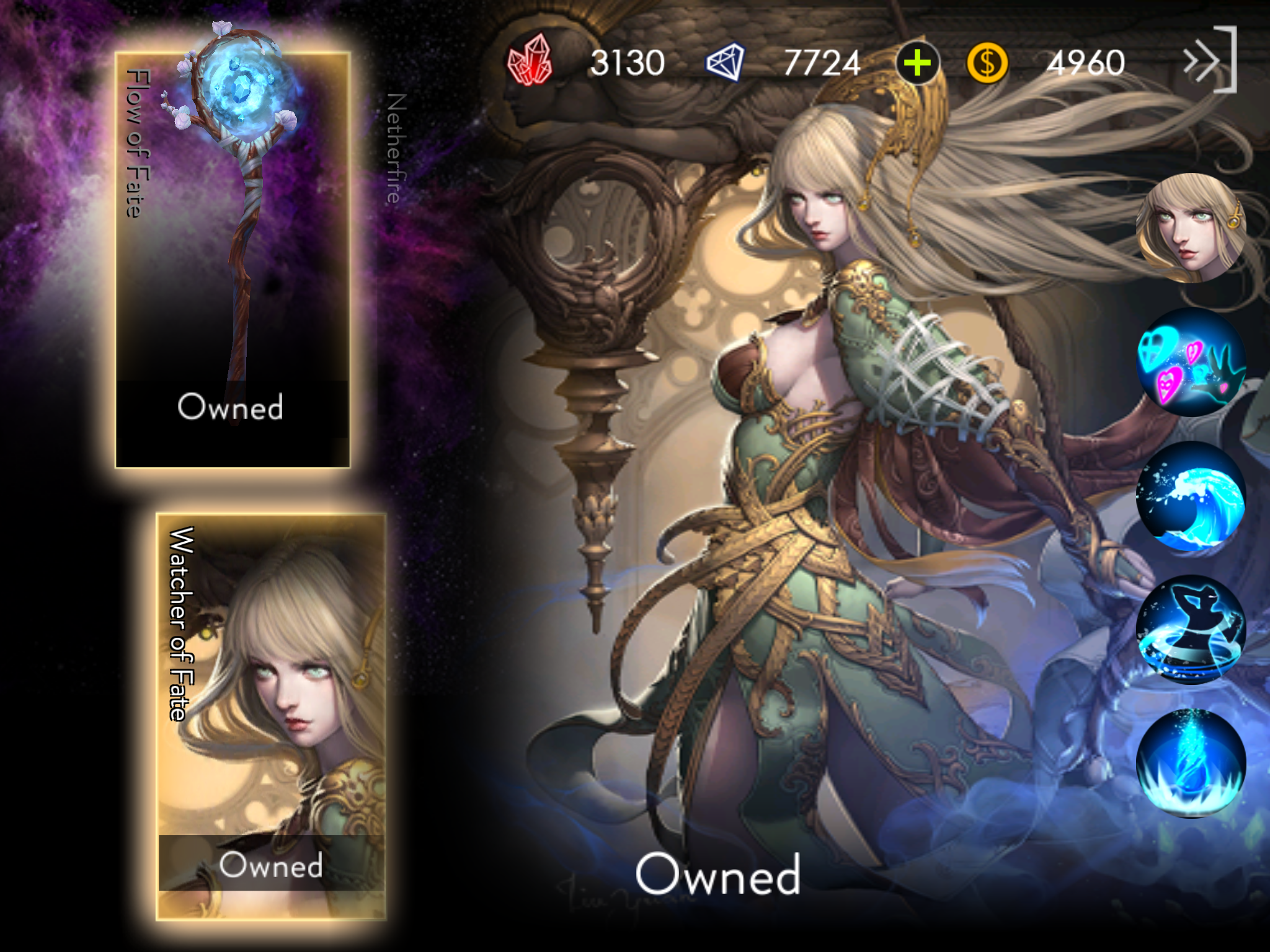Choose the Watcher of Fate skin card
The image size is (1270, 952).
(x=271, y=716)
